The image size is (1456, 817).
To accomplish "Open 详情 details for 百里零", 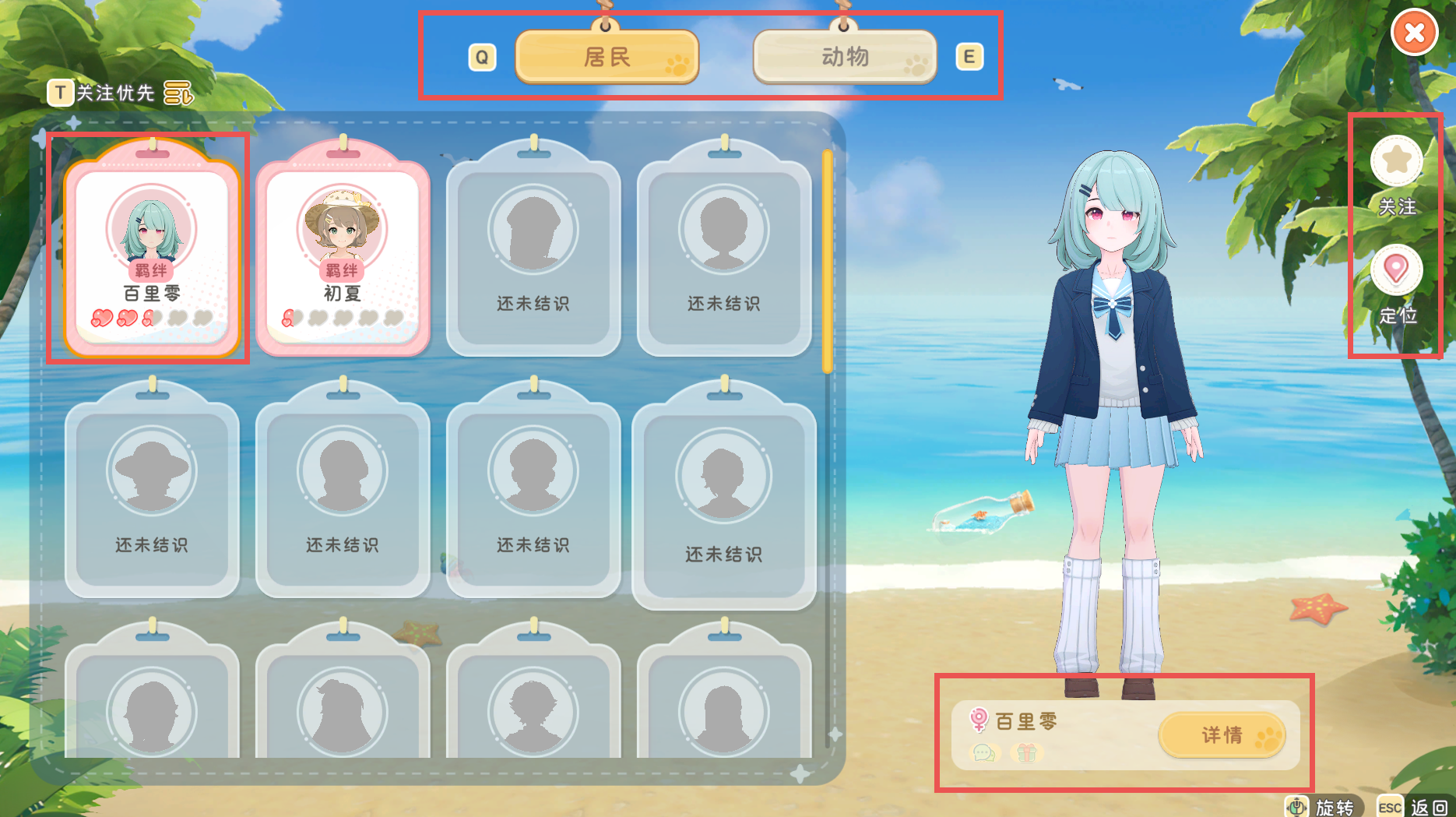I will click(x=1222, y=734).
